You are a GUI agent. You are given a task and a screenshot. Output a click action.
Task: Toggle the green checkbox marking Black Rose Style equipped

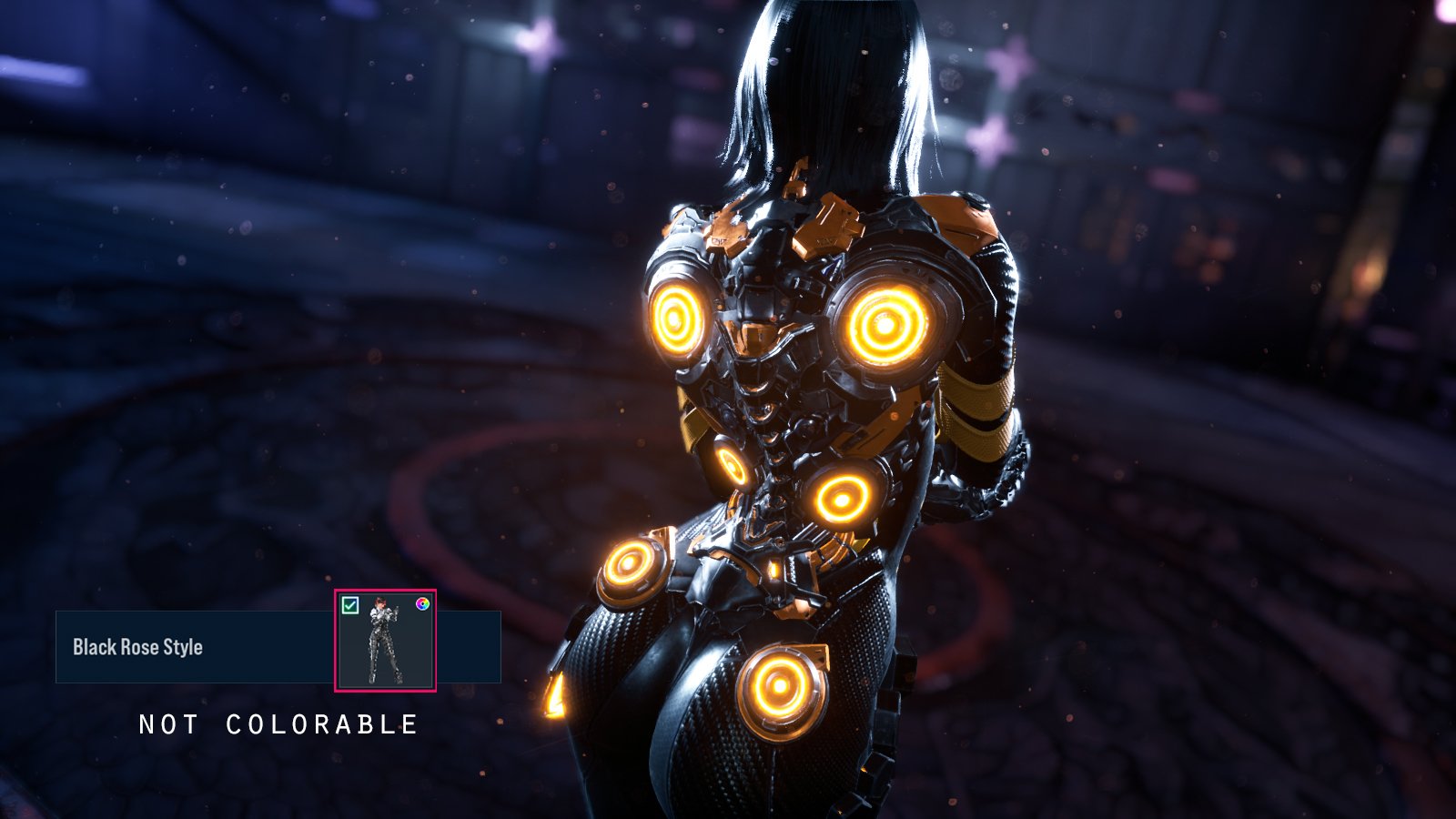pyautogui.click(x=349, y=603)
